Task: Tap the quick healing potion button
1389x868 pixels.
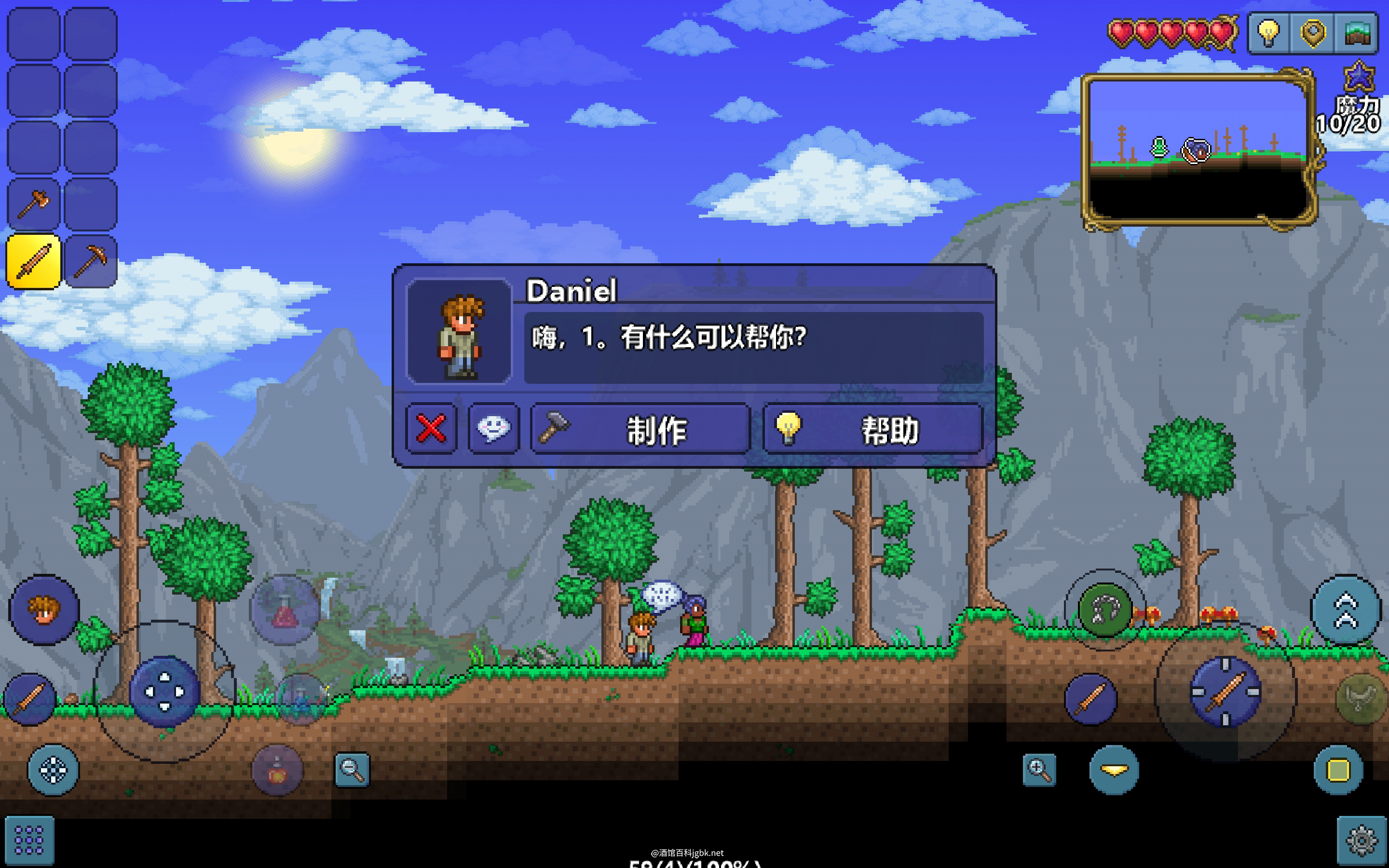Action: (x=285, y=610)
